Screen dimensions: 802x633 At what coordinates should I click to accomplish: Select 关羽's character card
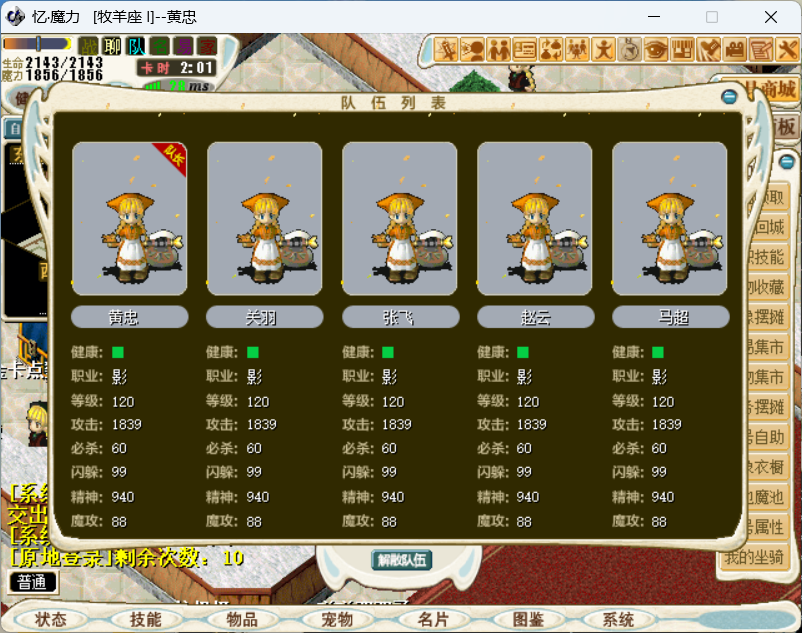[x=265, y=218]
